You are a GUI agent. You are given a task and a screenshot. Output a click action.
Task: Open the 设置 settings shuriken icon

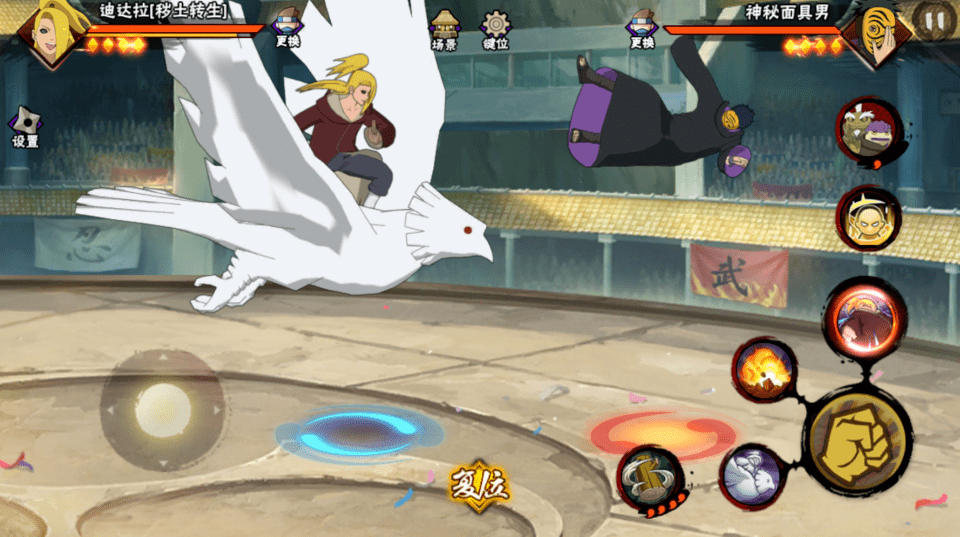click(x=24, y=127)
